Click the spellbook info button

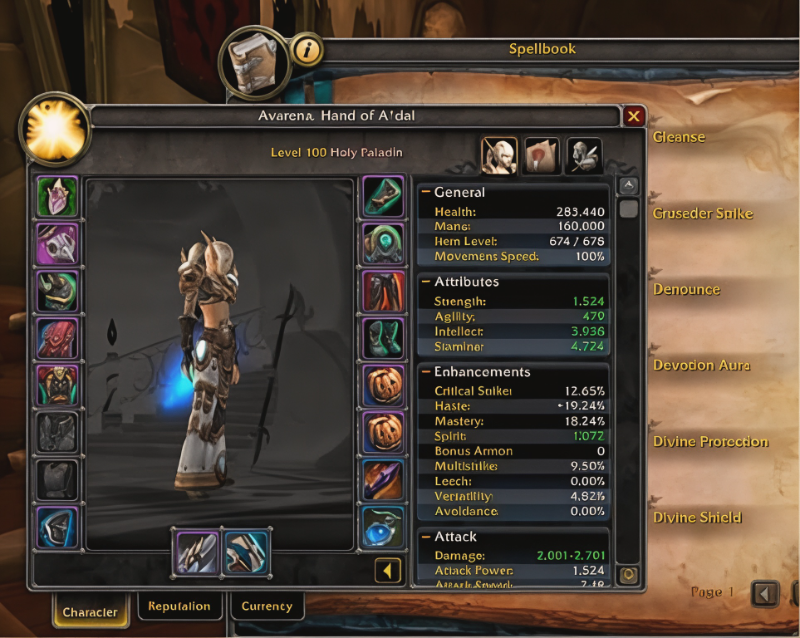(x=307, y=48)
